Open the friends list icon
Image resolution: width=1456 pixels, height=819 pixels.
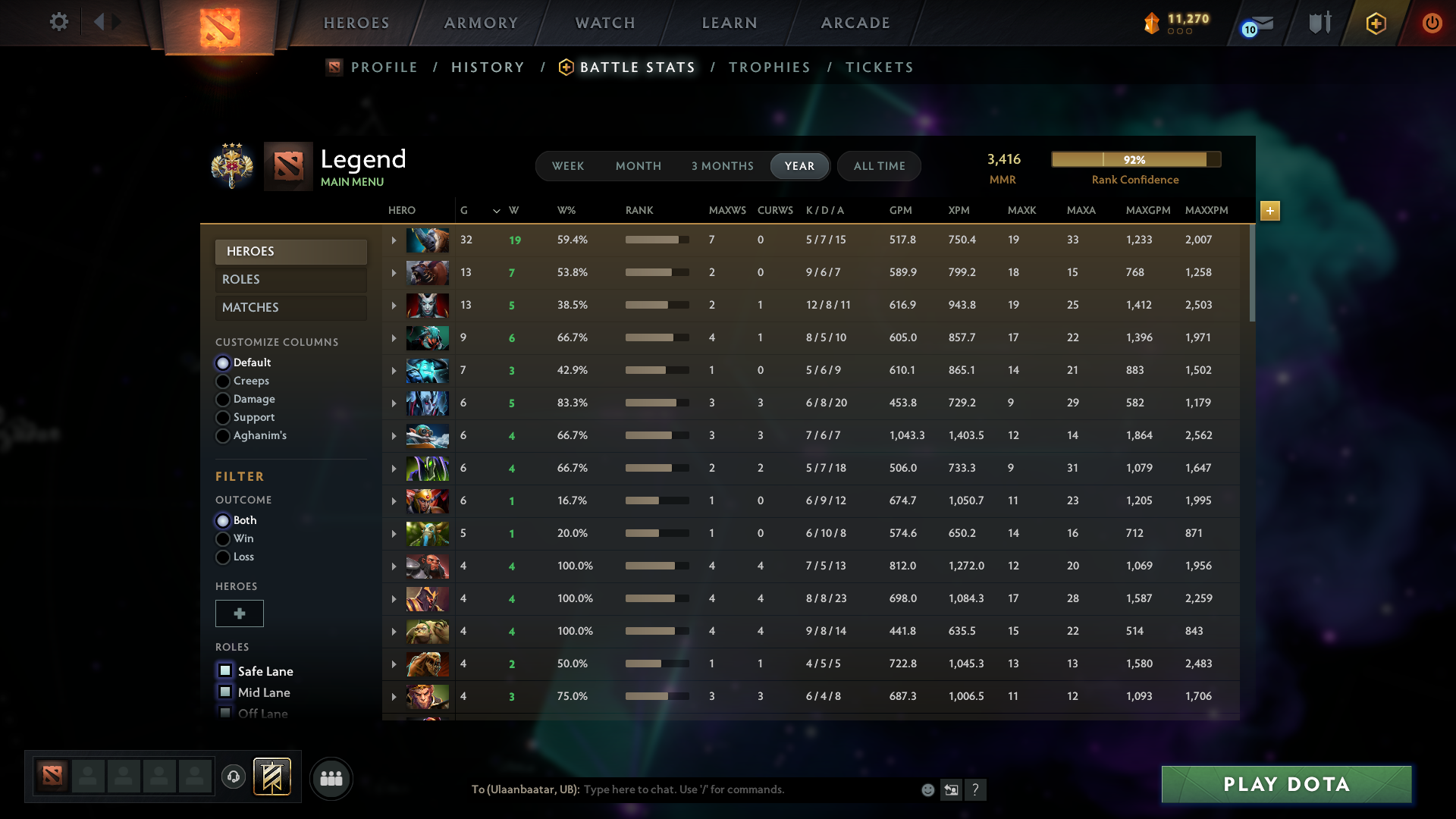(x=331, y=778)
